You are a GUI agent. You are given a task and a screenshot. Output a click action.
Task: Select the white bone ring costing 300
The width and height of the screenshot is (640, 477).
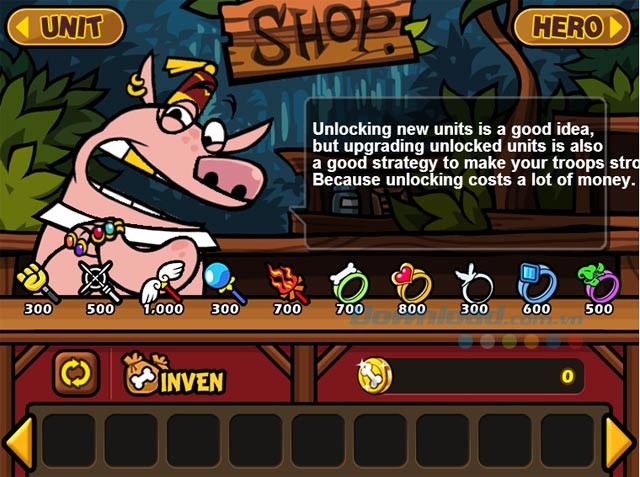[473, 284]
